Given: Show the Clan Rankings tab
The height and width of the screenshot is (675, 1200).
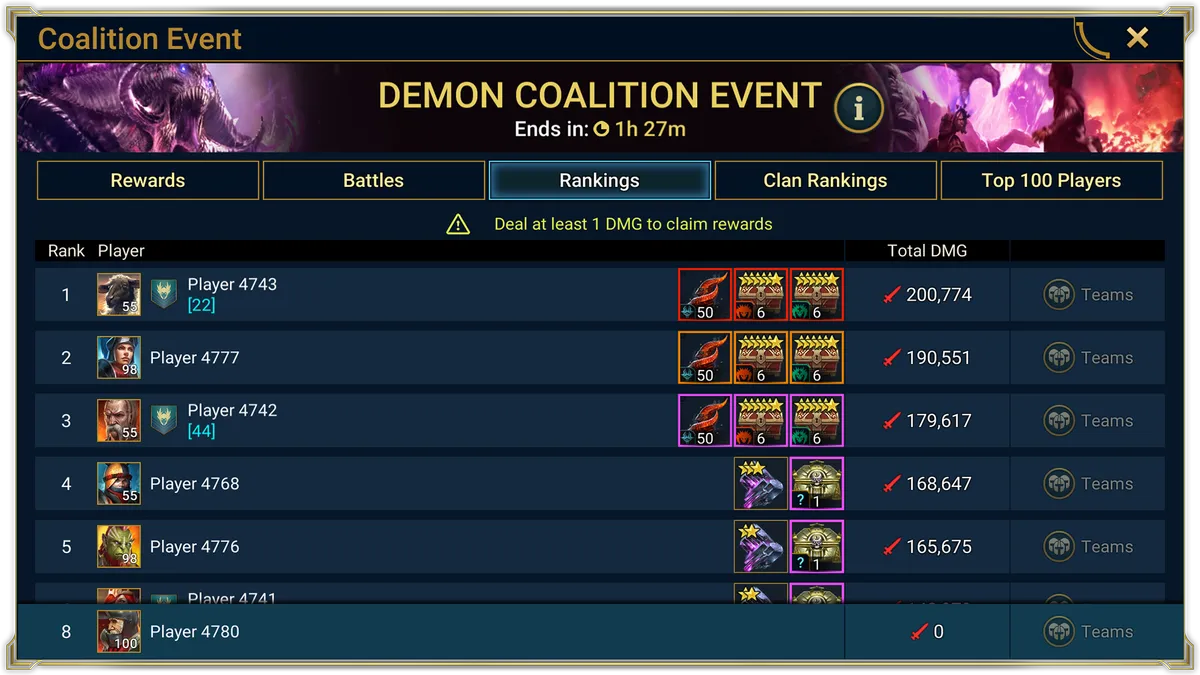Looking at the screenshot, I should (825, 181).
